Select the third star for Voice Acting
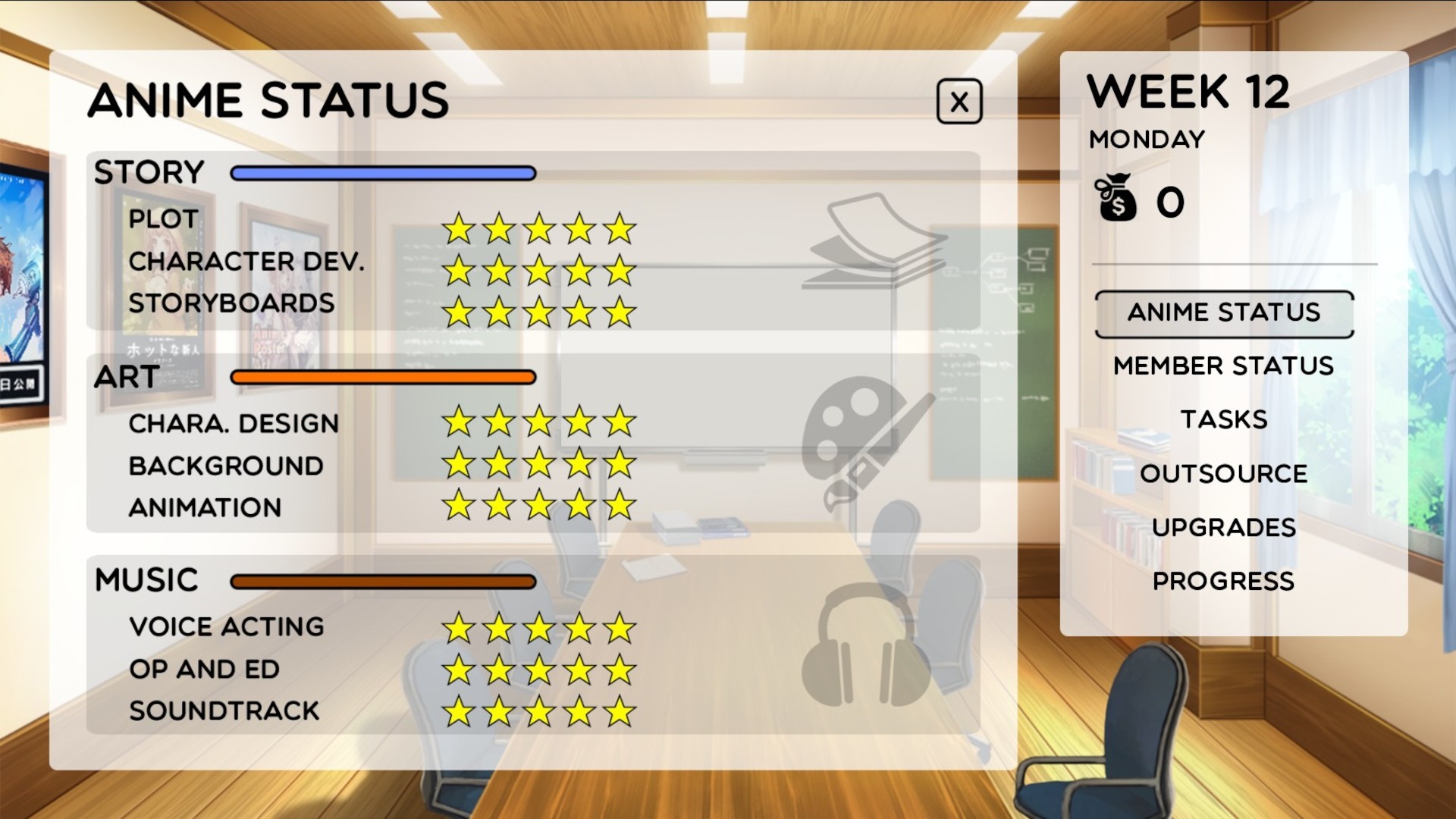This screenshot has height=819, width=1456. coord(538,627)
